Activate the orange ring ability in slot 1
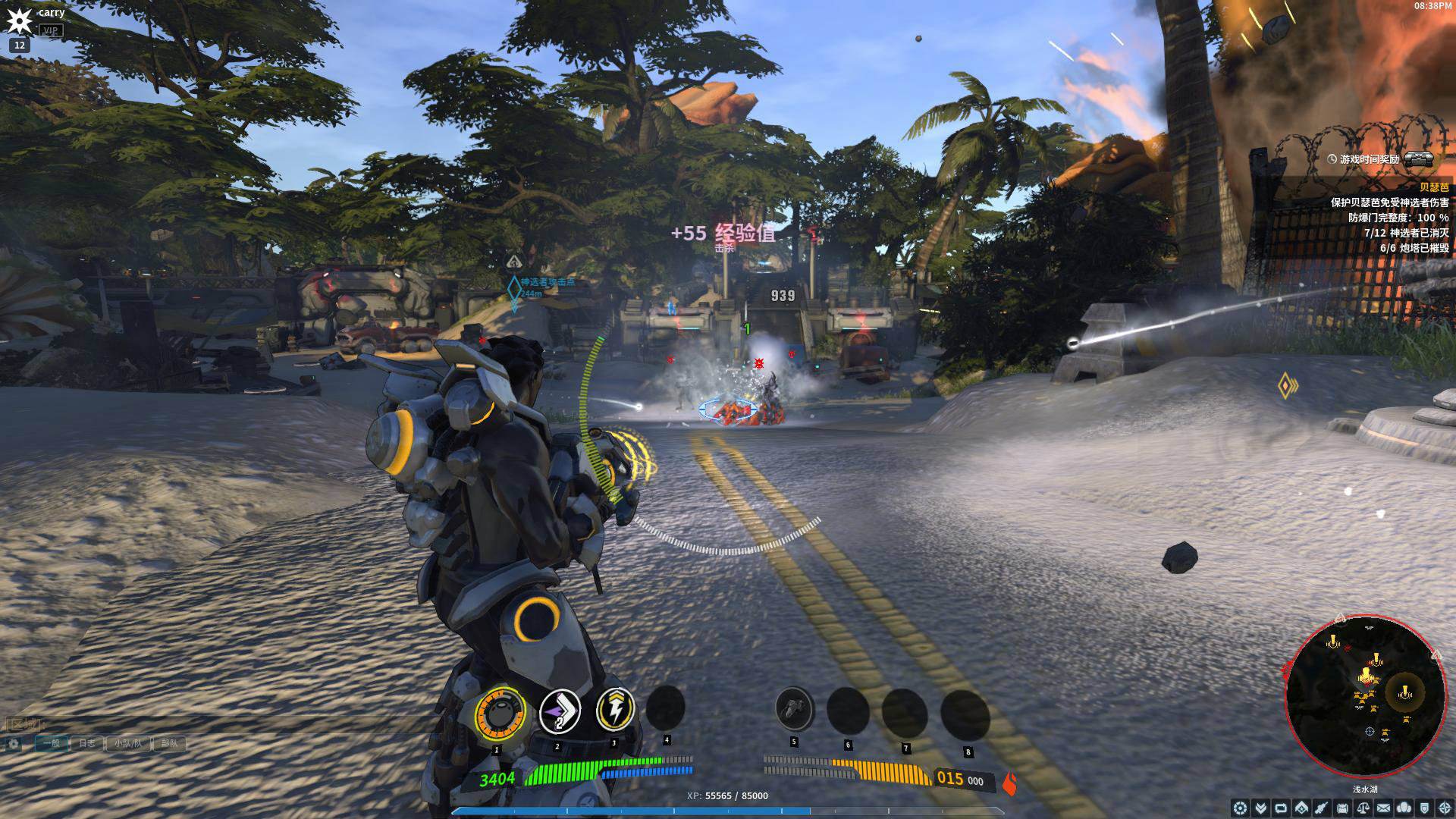Image resolution: width=1456 pixels, height=819 pixels. [x=500, y=713]
